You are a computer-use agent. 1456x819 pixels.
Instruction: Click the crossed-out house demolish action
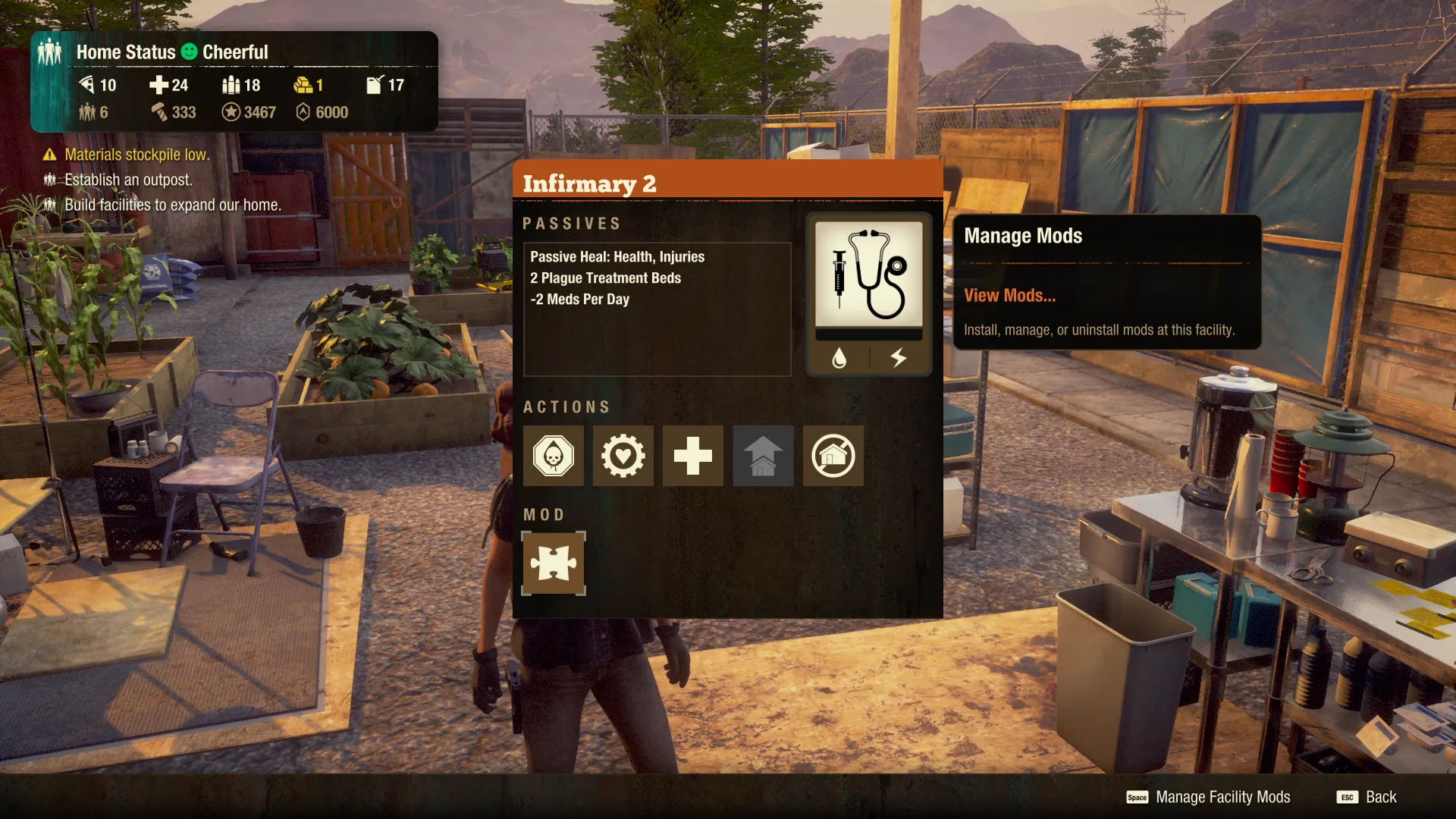tap(833, 456)
